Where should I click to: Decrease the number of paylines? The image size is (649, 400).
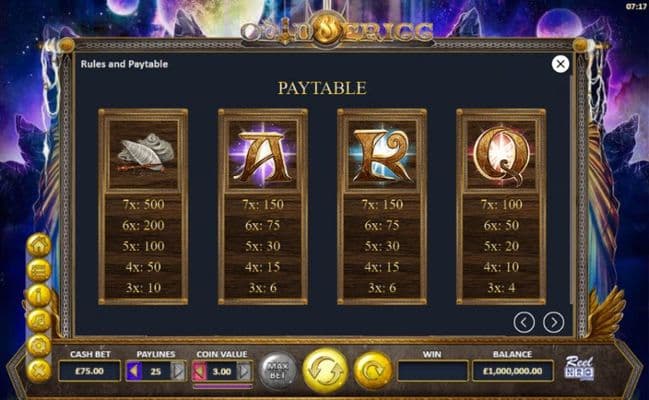136,371
